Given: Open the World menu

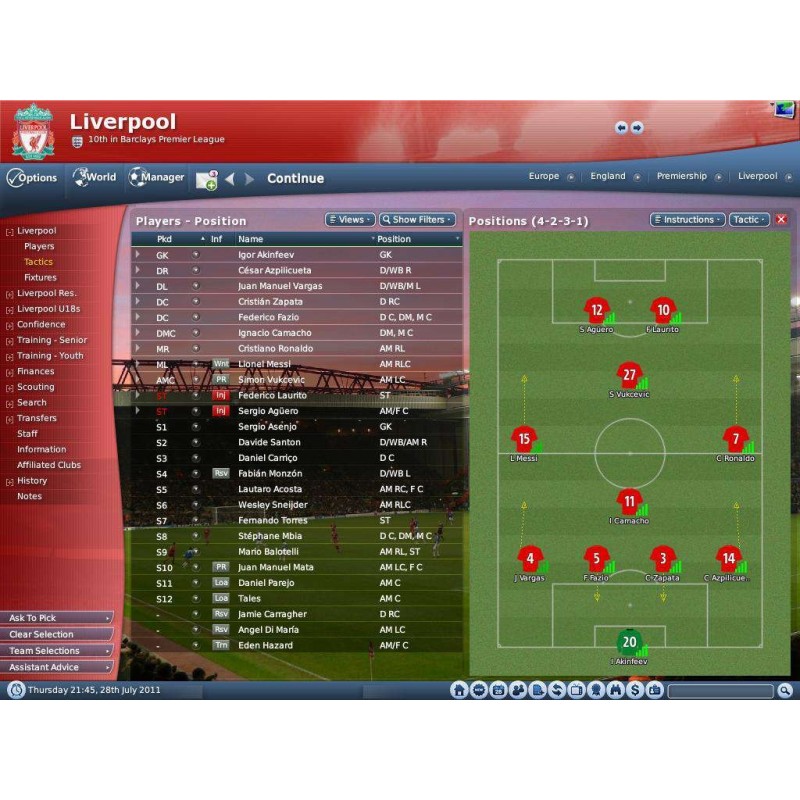Looking at the screenshot, I should (x=94, y=178).
